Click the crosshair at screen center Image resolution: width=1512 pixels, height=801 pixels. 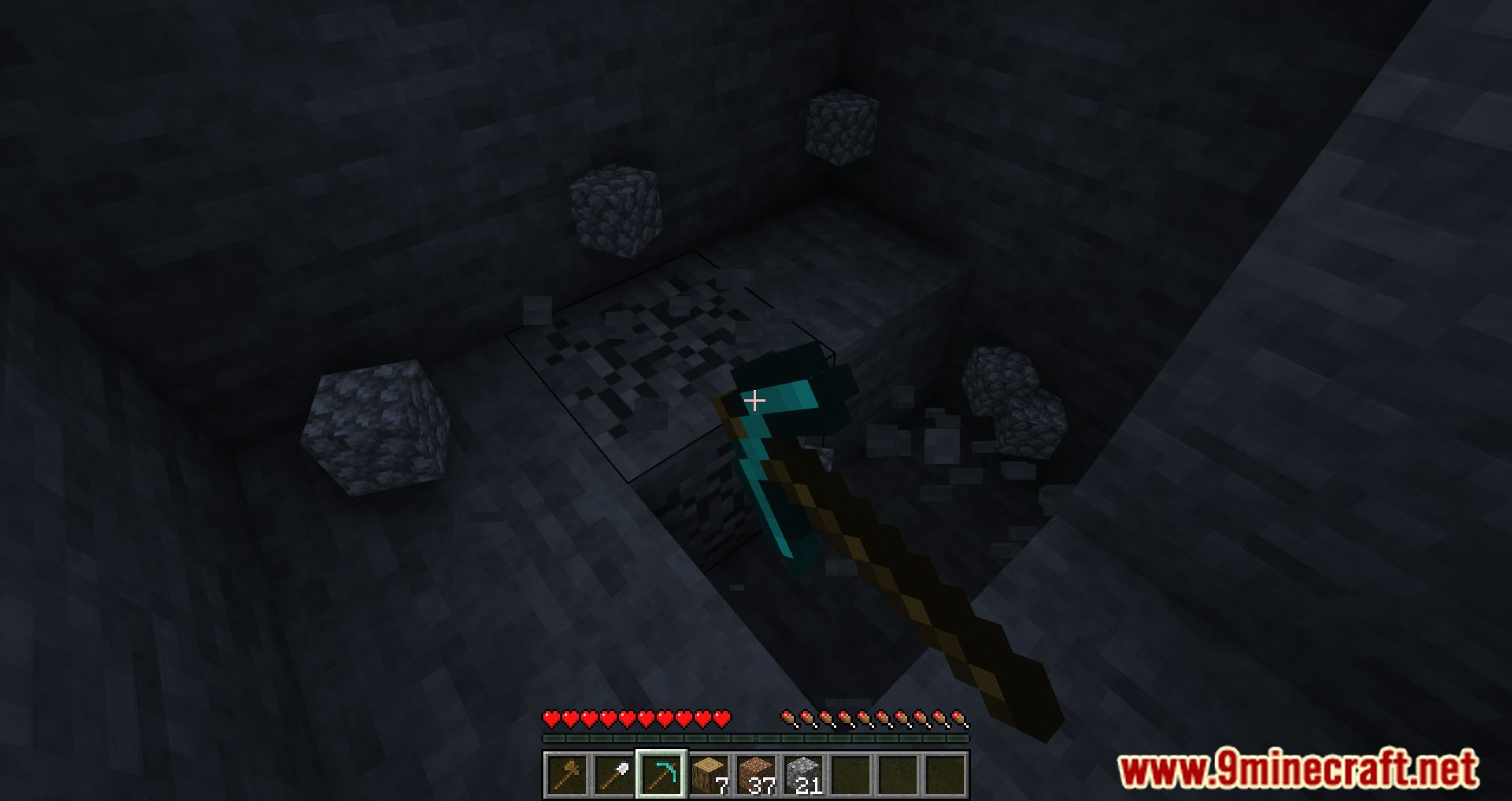755,401
